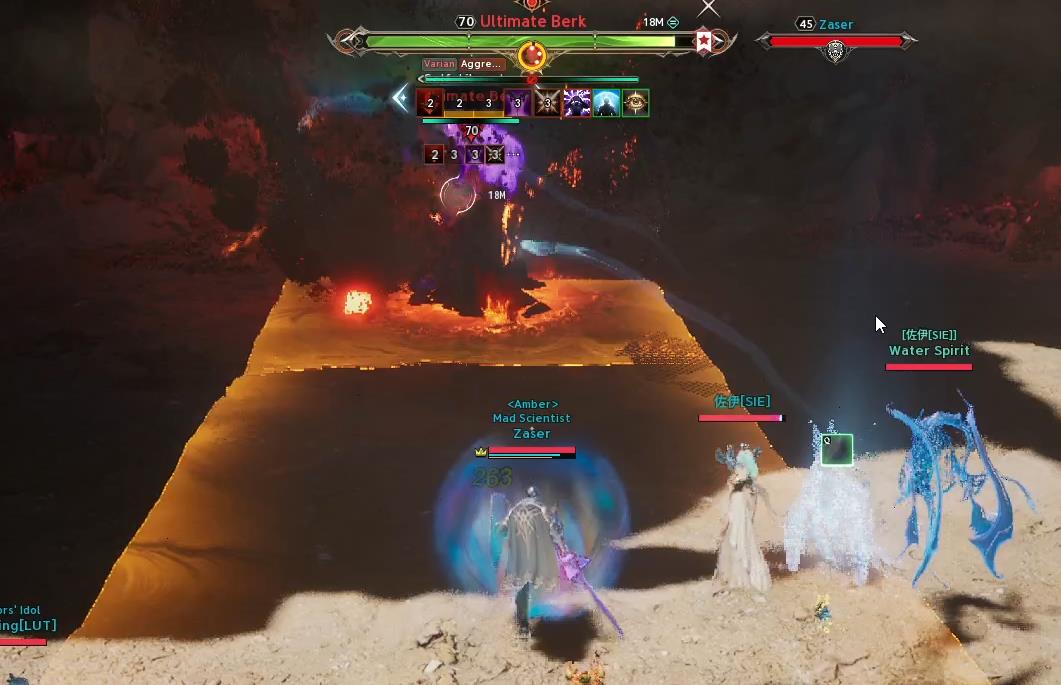
Task: Click the green-bordered Q skill icon
Action: click(x=837, y=450)
